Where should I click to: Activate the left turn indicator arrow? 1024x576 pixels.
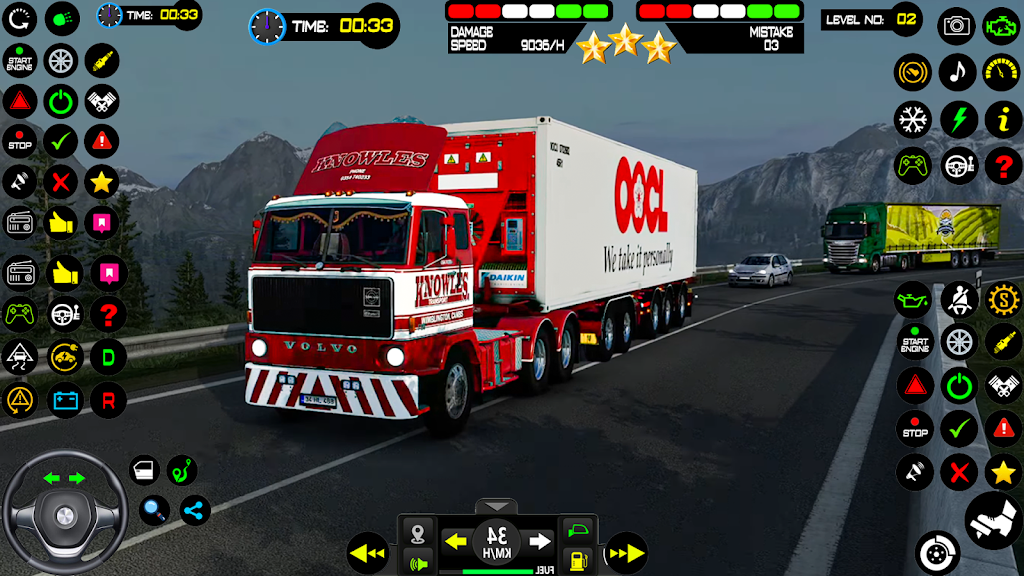(456, 542)
